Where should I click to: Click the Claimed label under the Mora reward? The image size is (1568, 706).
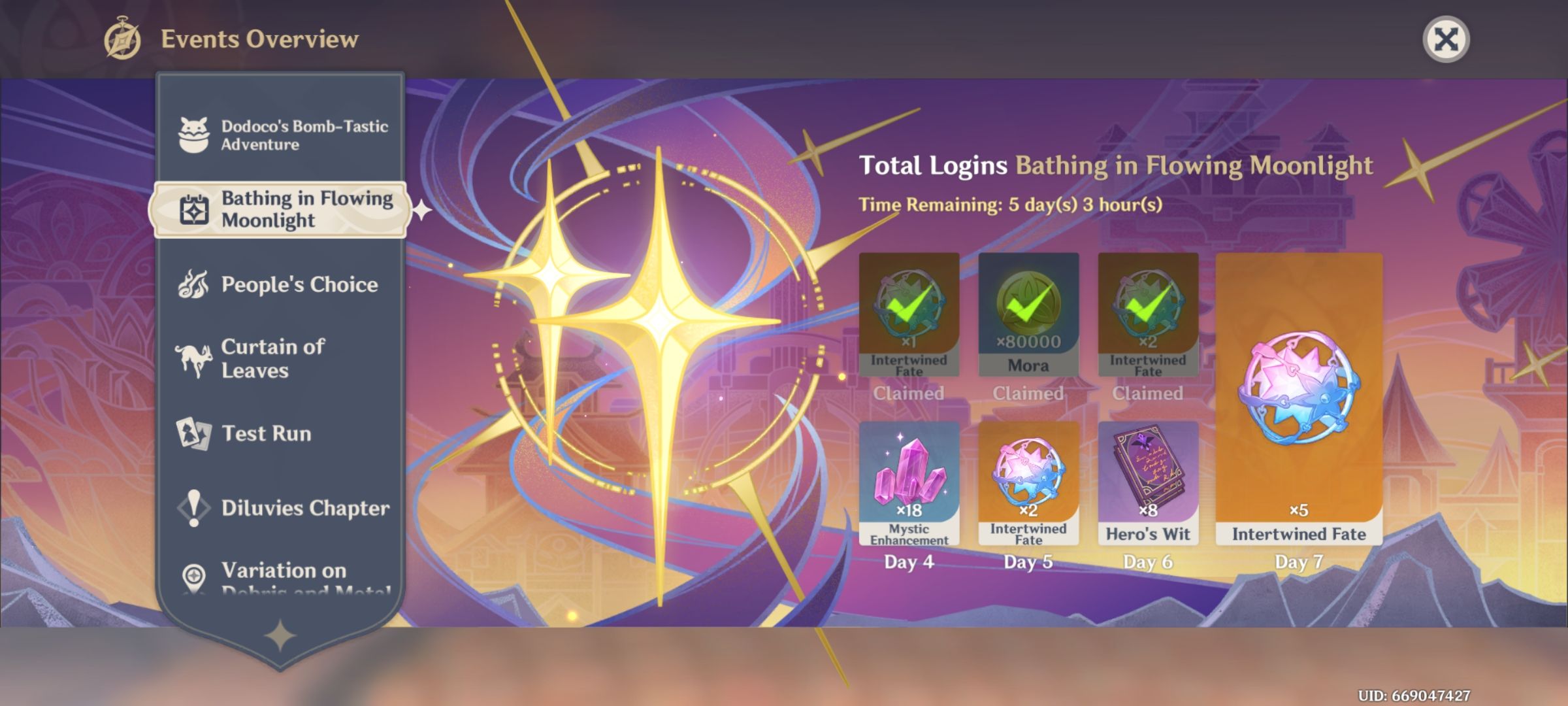[x=1029, y=393]
